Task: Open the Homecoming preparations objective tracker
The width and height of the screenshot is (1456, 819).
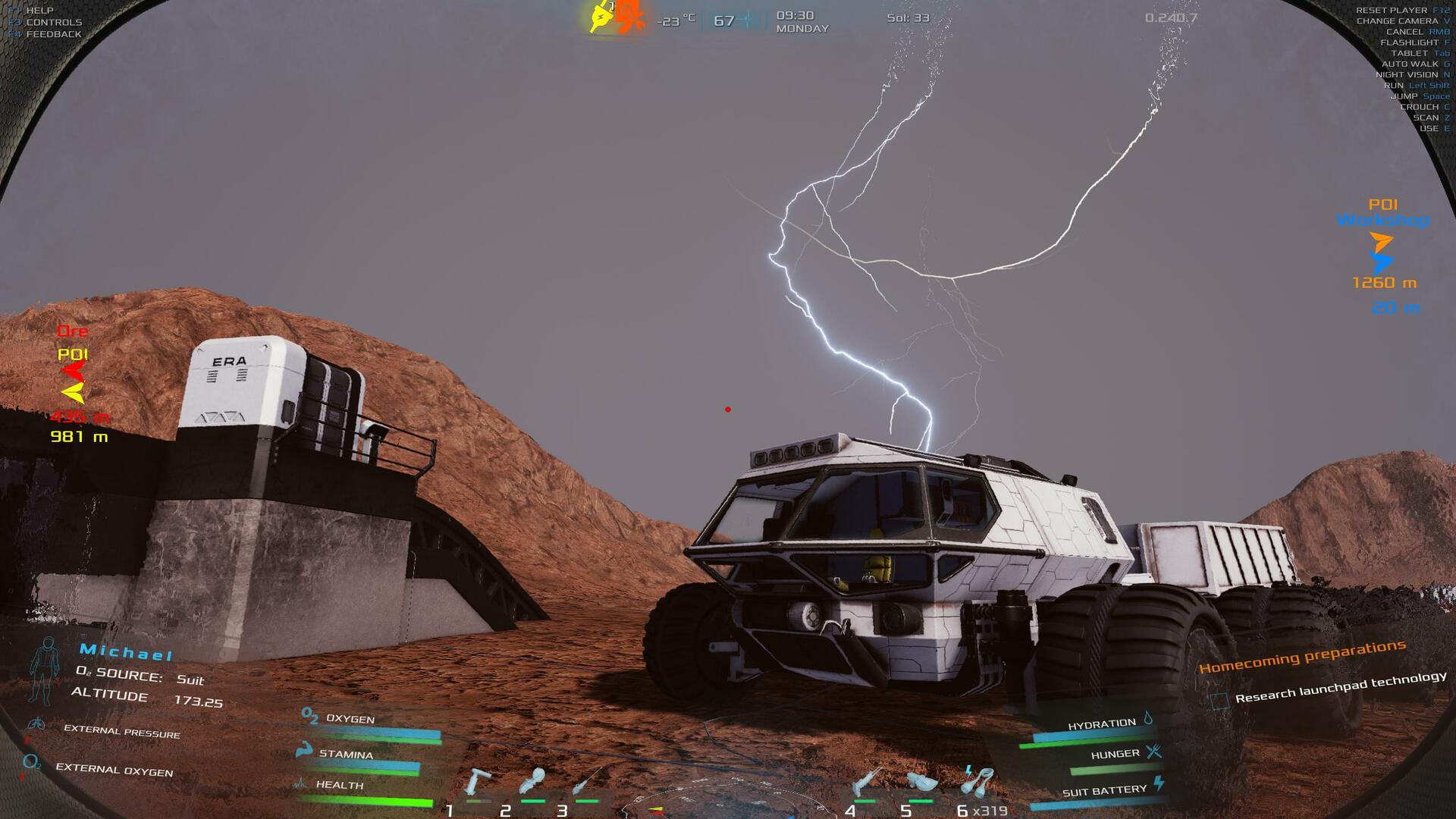Action: click(1302, 656)
